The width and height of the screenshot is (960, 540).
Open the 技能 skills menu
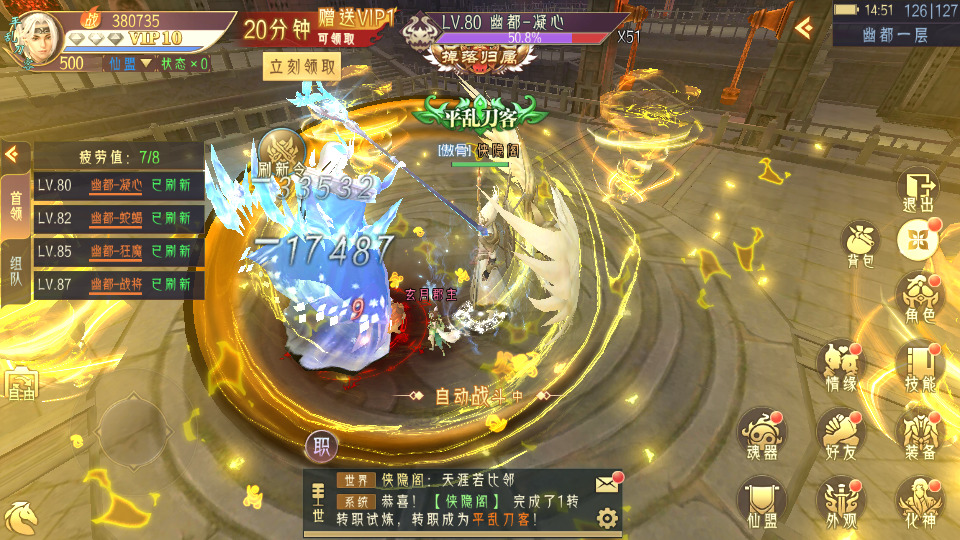(919, 366)
